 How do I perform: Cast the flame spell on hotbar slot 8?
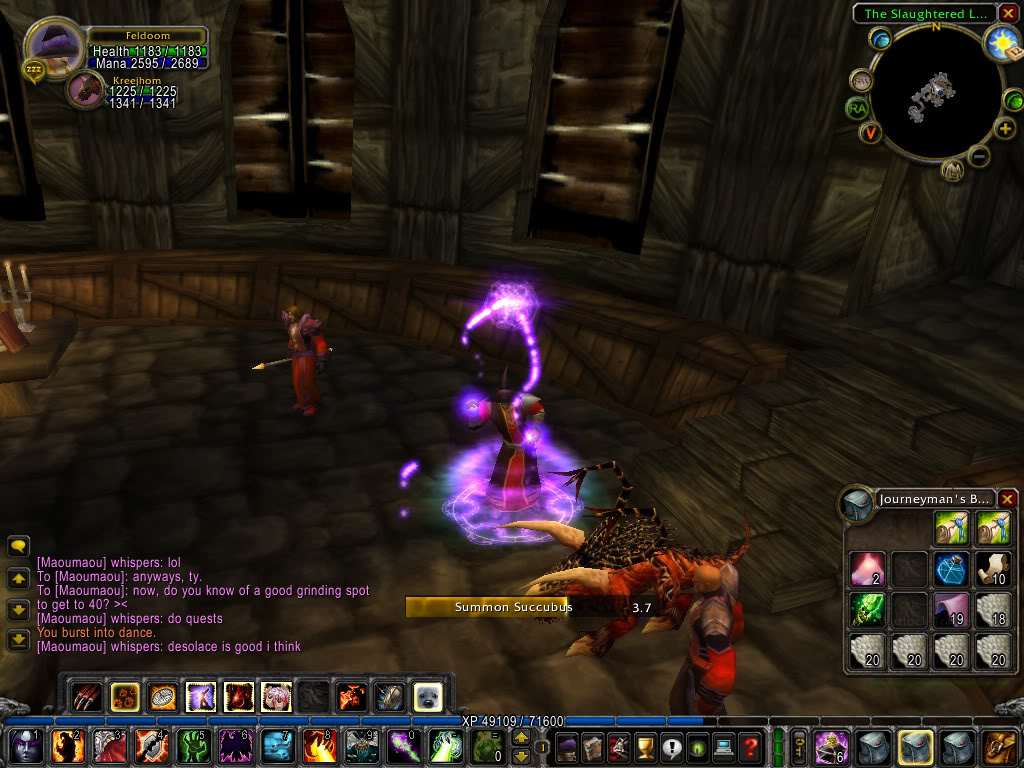click(319, 746)
